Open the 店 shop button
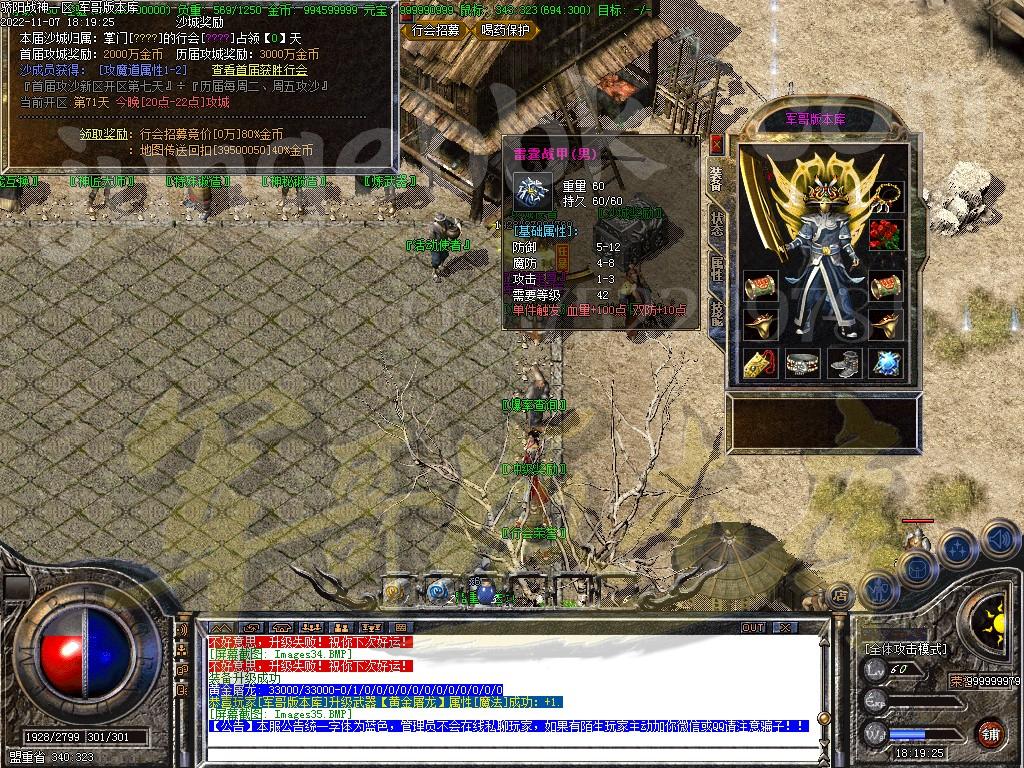1024x768 pixels. [x=841, y=595]
